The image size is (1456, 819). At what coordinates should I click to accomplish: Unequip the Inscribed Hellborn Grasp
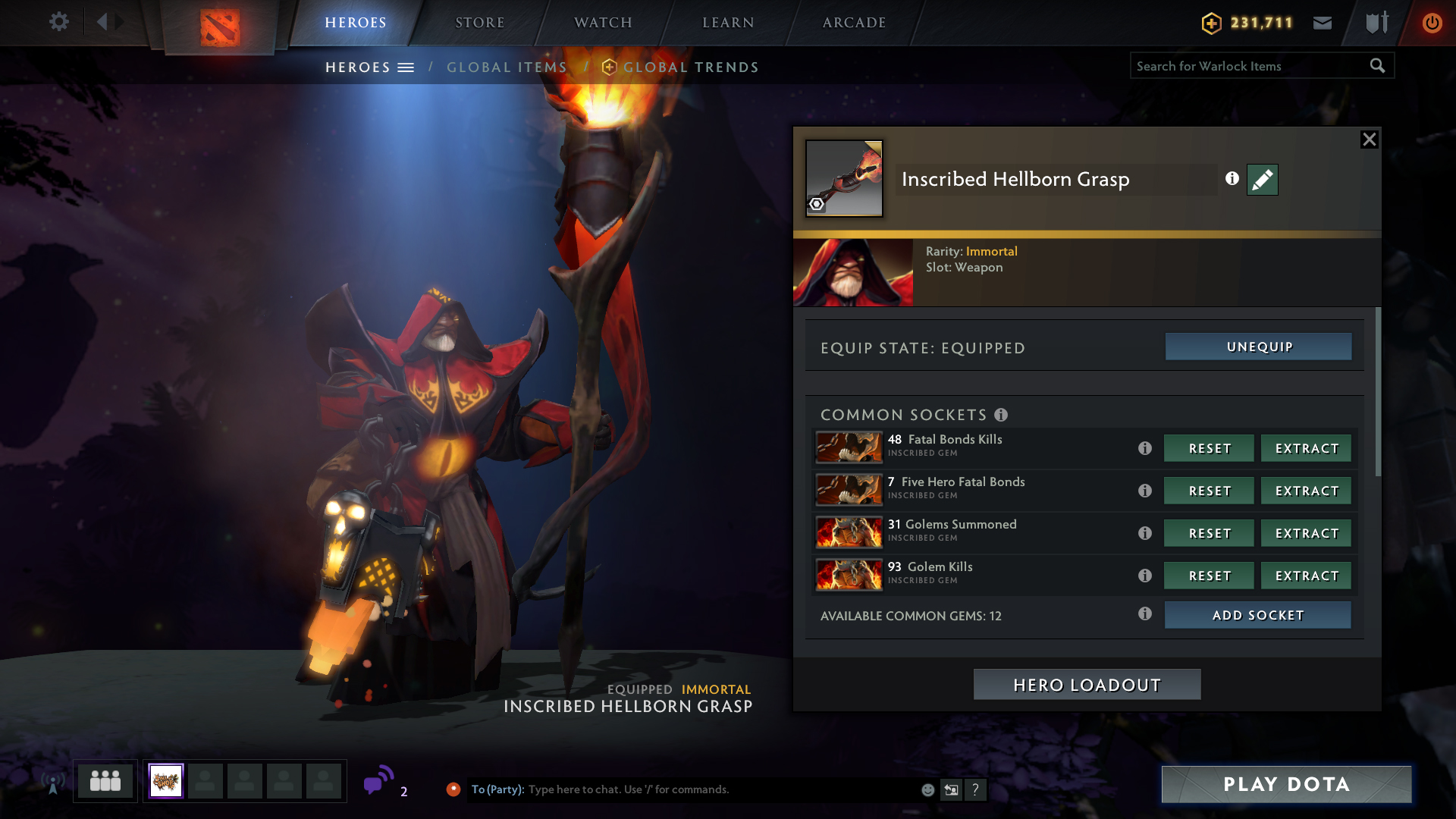1258,347
